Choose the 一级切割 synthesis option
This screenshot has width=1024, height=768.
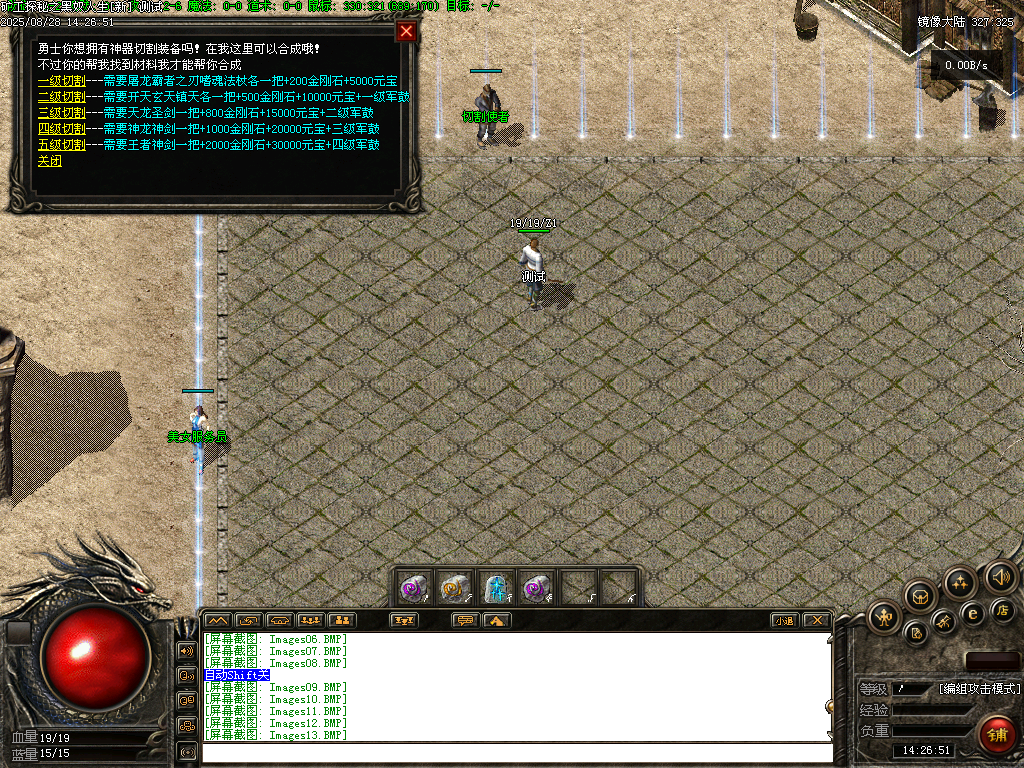(x=61, y=81)
